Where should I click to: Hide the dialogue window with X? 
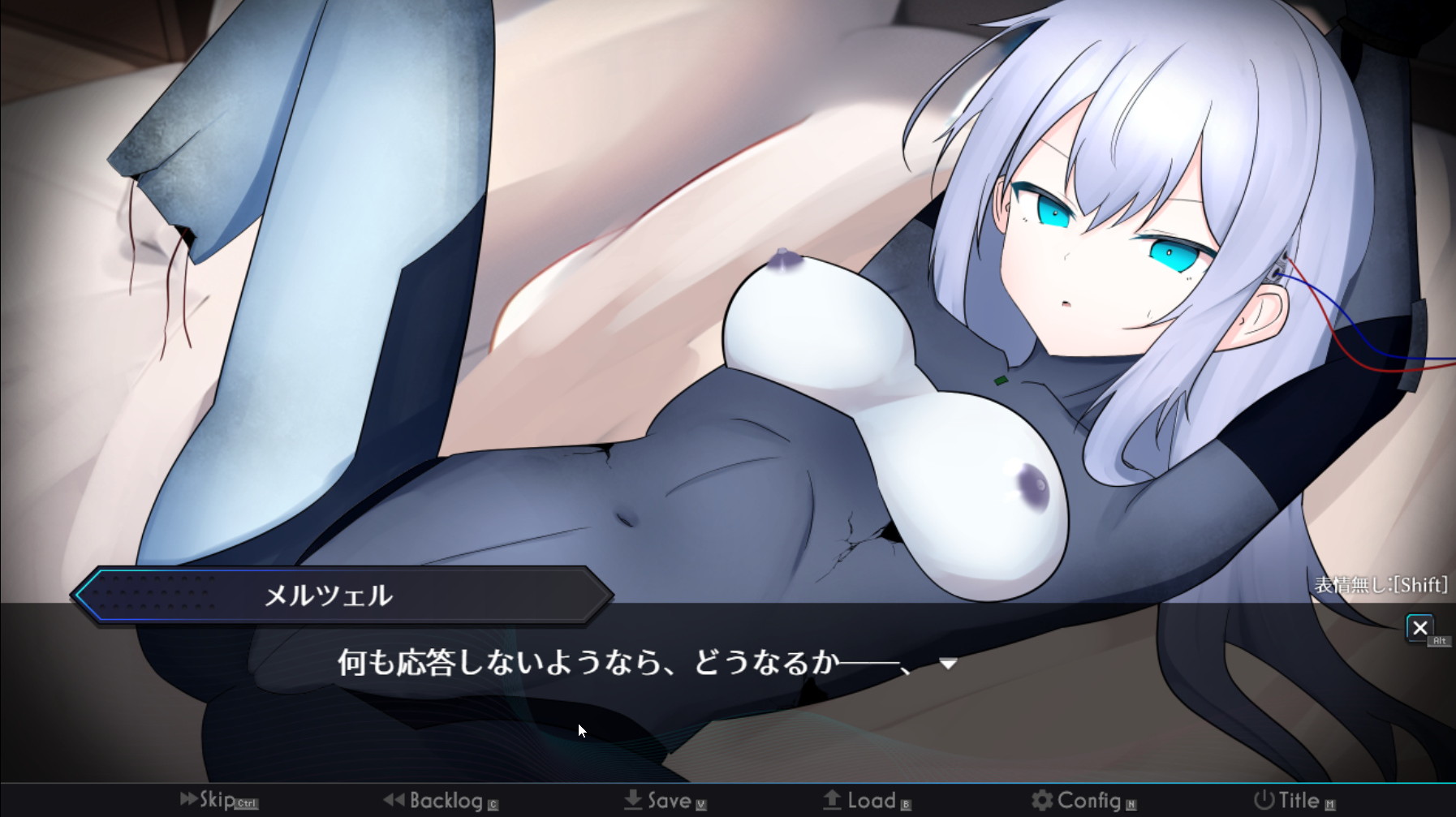(x=1419, y=627)
